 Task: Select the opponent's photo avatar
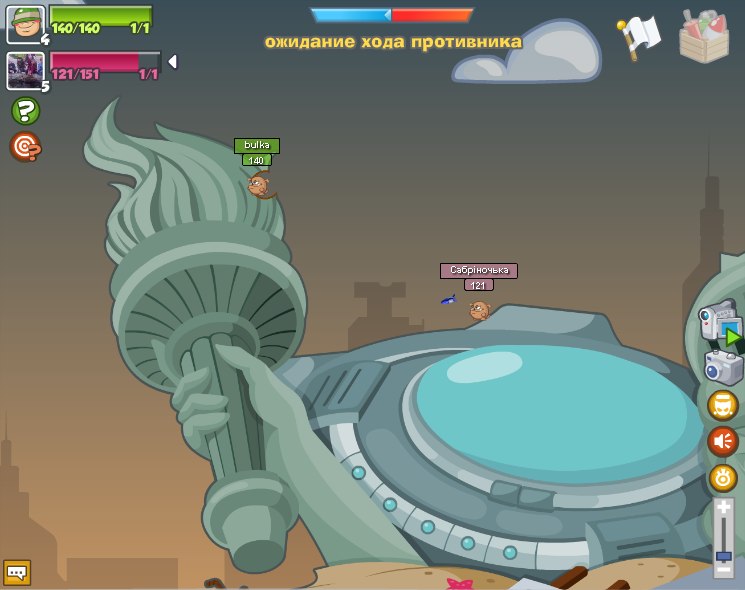coord(25,70)
